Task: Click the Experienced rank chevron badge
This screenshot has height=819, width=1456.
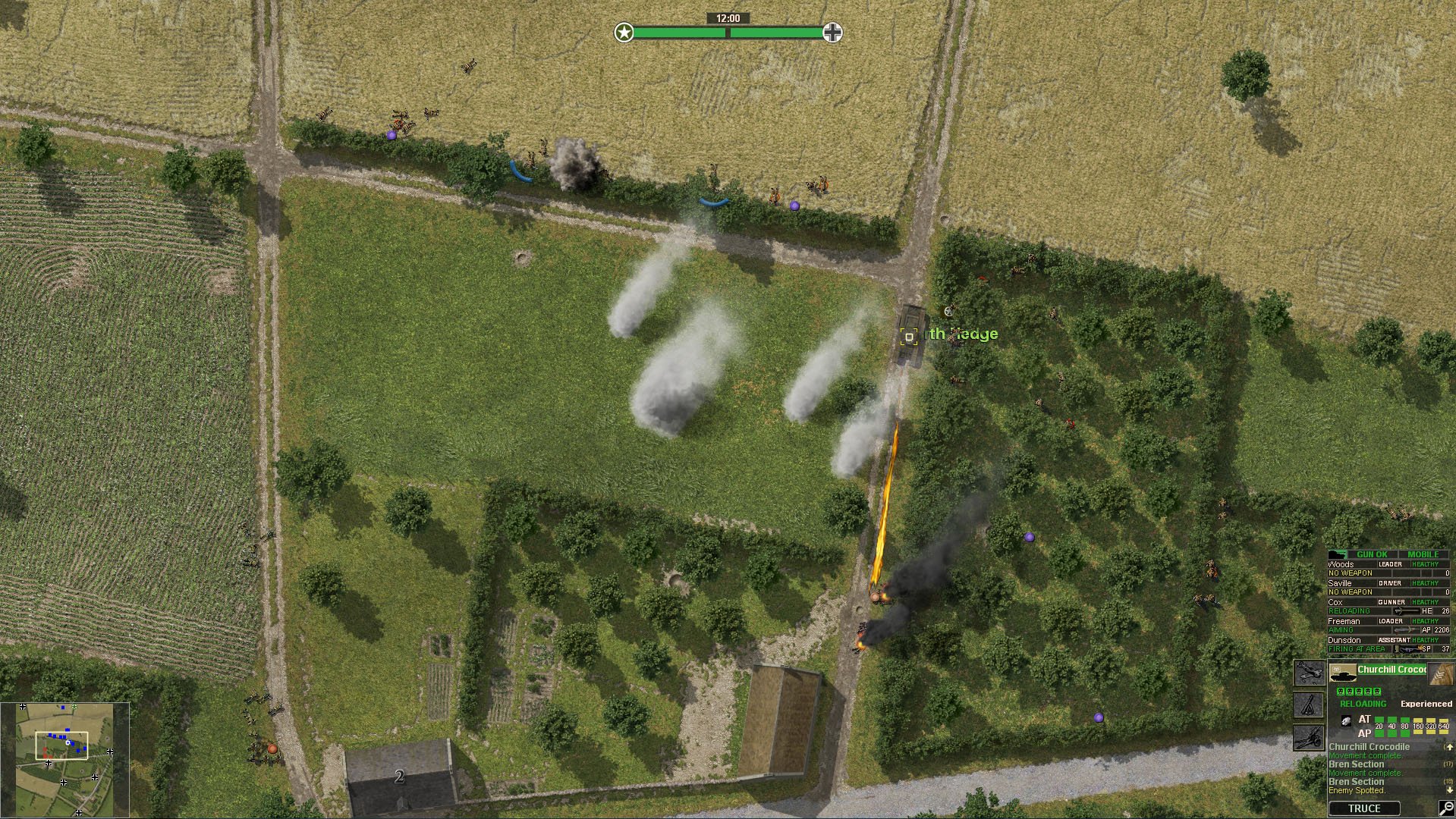Action: [1440, 675]
